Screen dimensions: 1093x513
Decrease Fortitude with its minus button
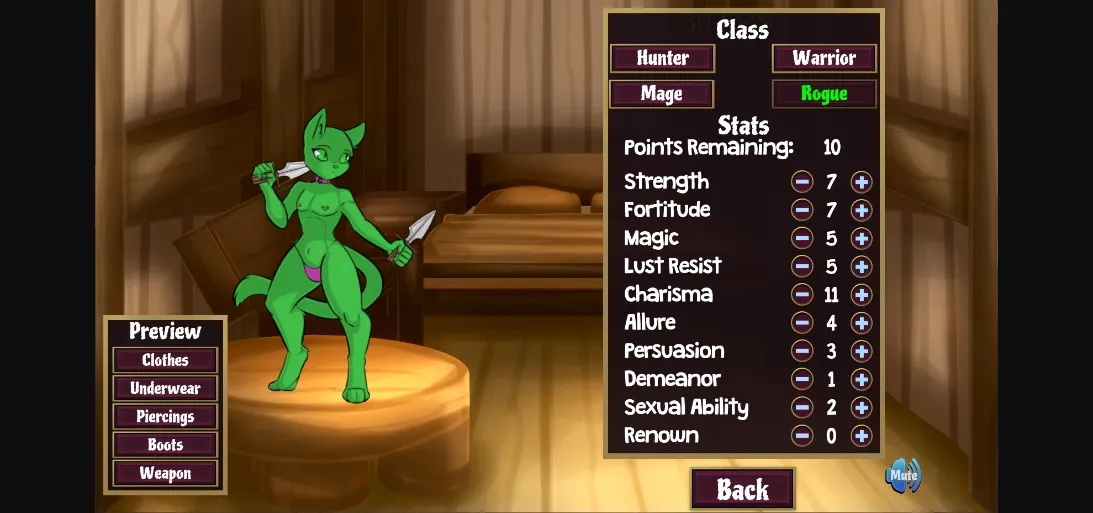[x=802, y=210]
